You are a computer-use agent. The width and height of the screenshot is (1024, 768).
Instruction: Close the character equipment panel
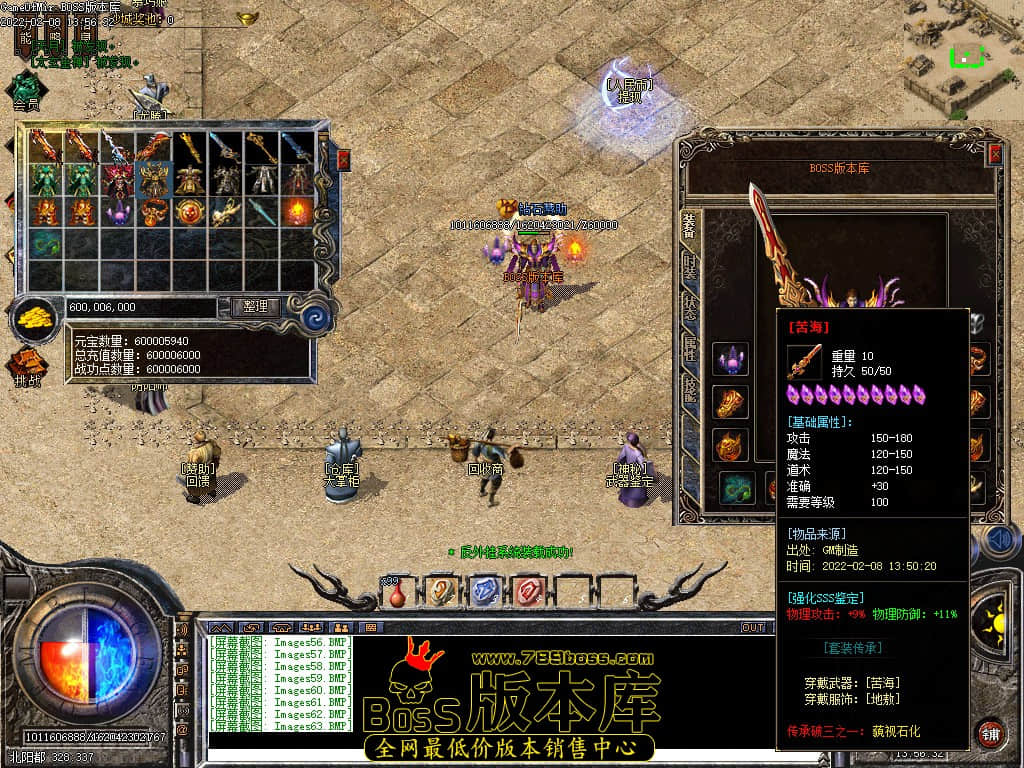[x=995, y=154]
